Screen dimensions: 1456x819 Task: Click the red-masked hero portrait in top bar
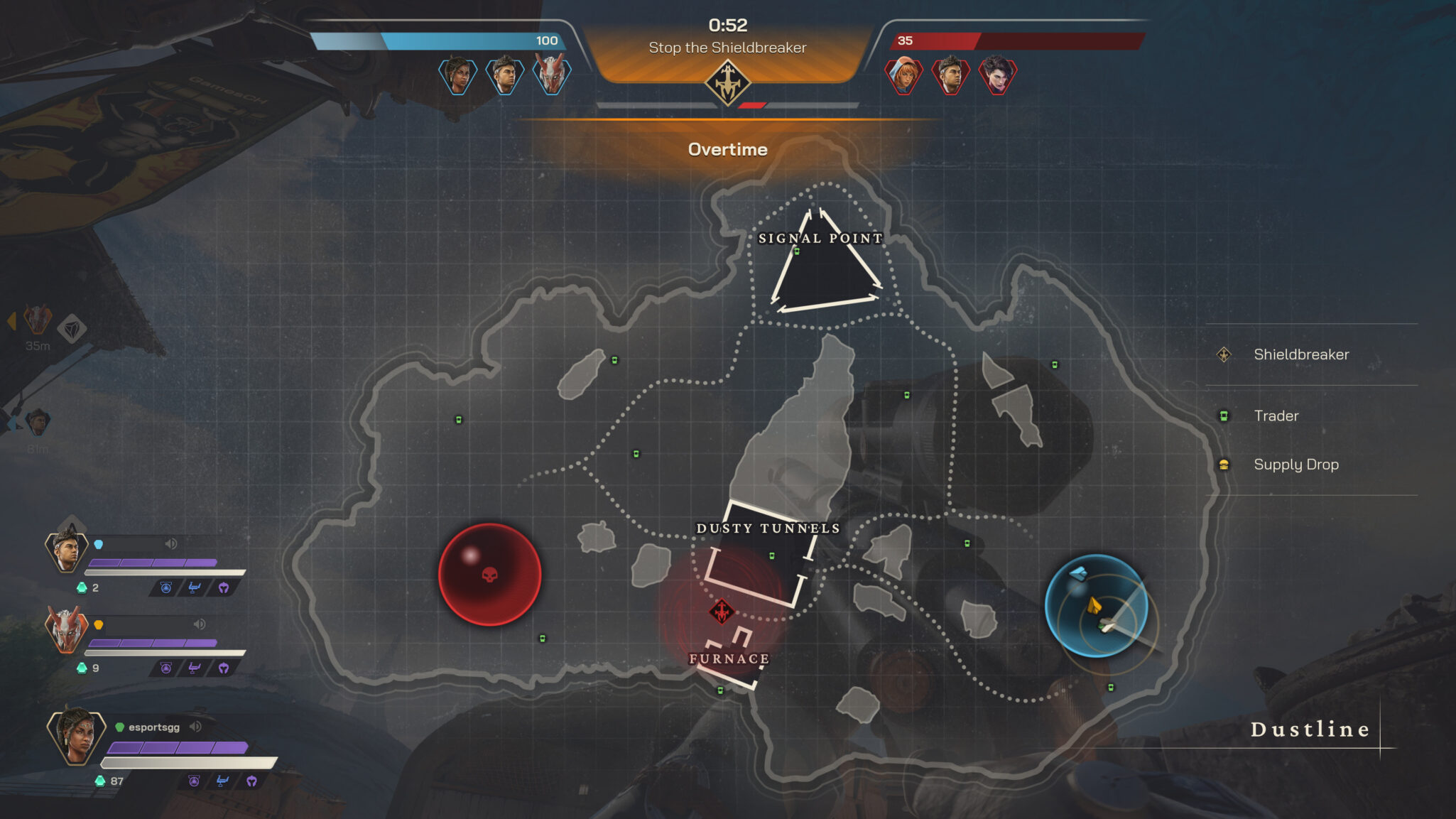(552, 75)
